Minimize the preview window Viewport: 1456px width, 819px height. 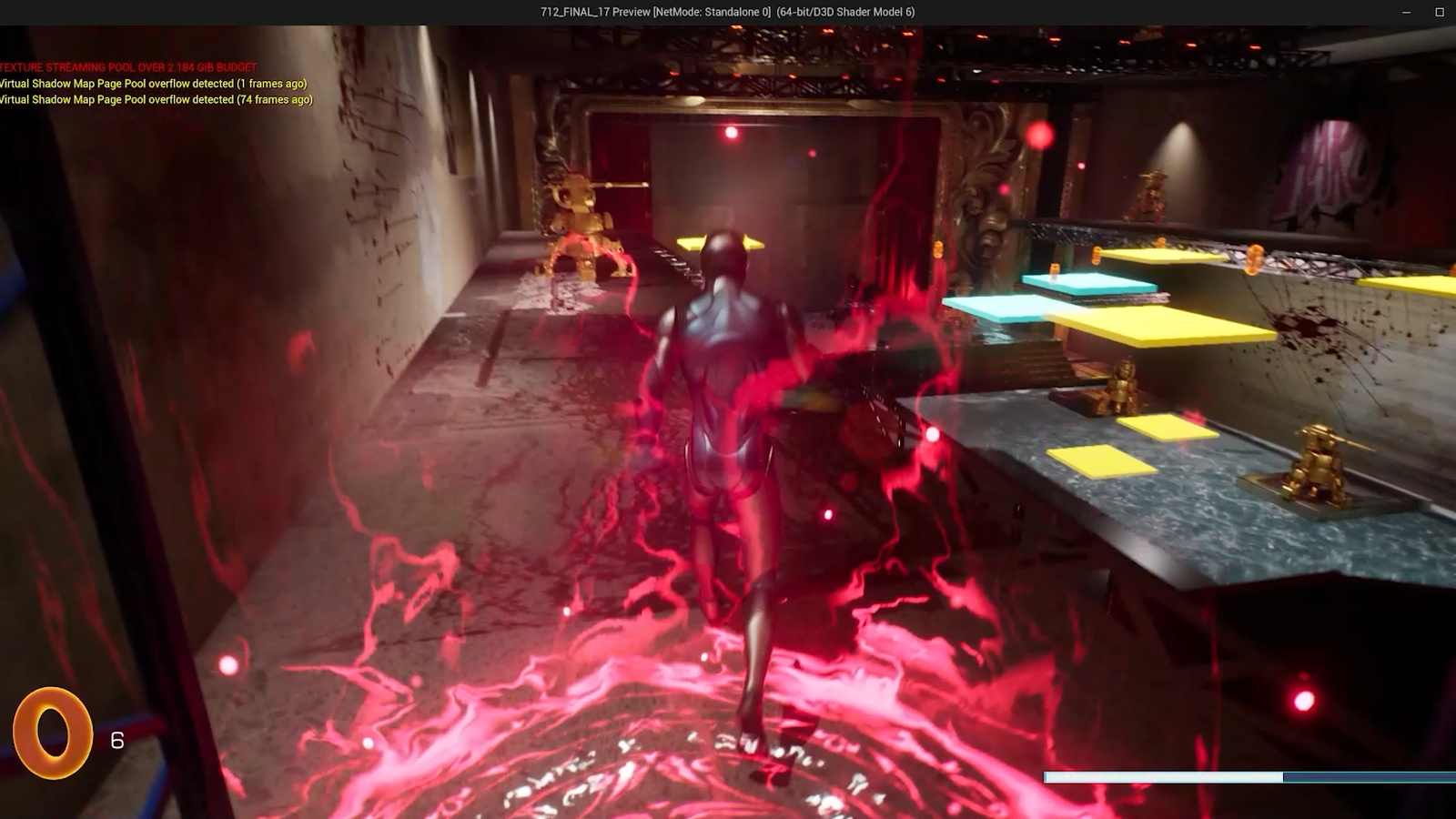1406,12
